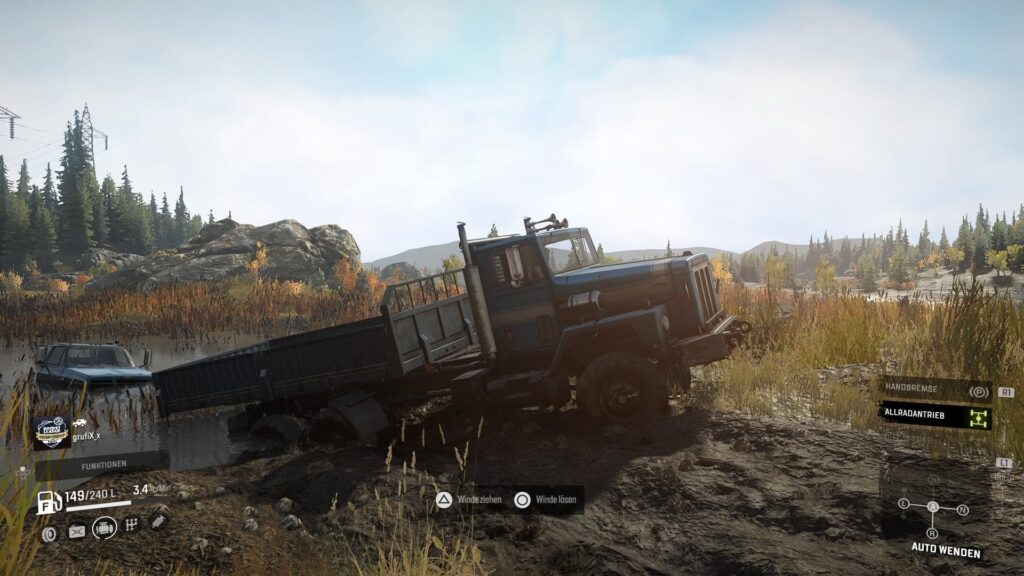The width and height of the screenshot is (1024, 576).
Task: Select the A automatic gear position
Action: click(x=933, y=507)
